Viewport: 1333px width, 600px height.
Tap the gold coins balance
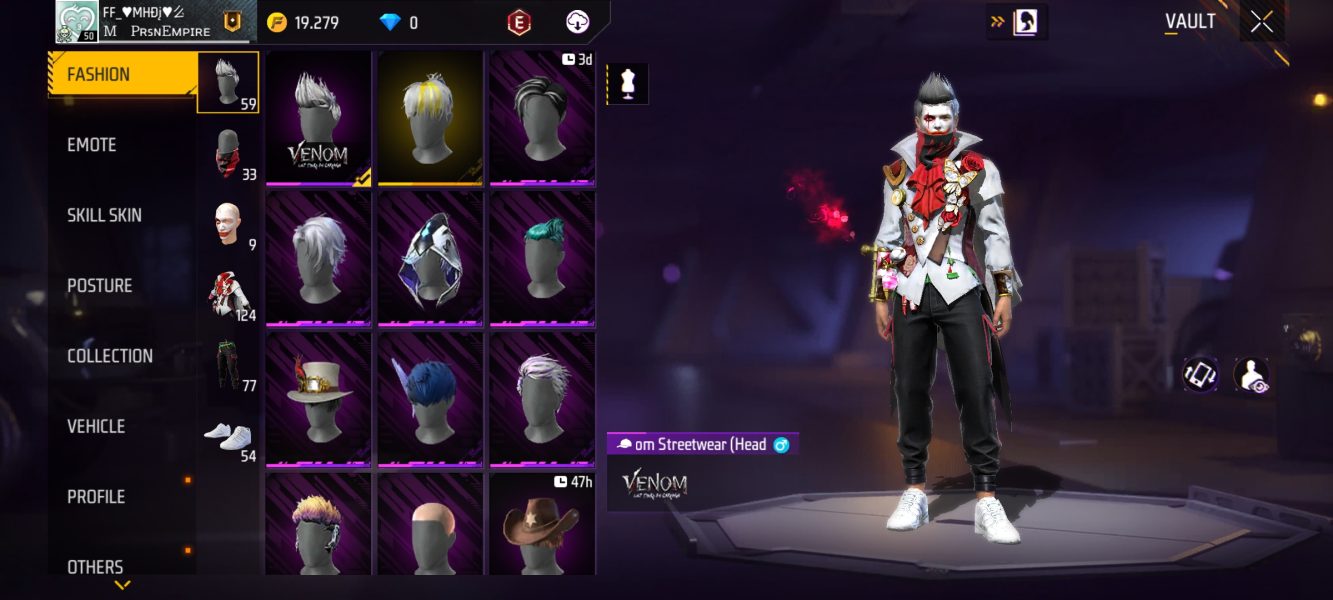(304, 22)
